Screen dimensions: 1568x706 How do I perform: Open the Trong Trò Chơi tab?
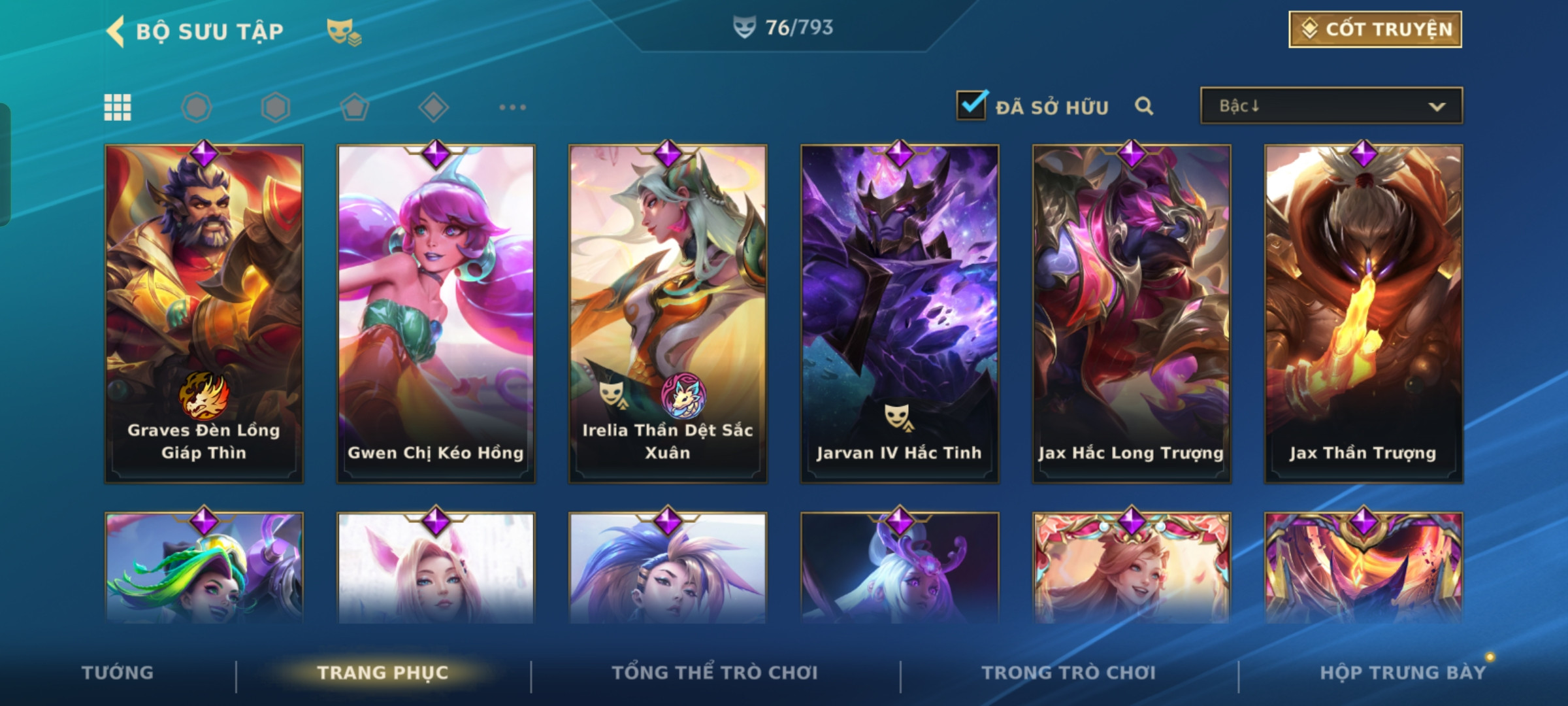tap(1069, 673)
